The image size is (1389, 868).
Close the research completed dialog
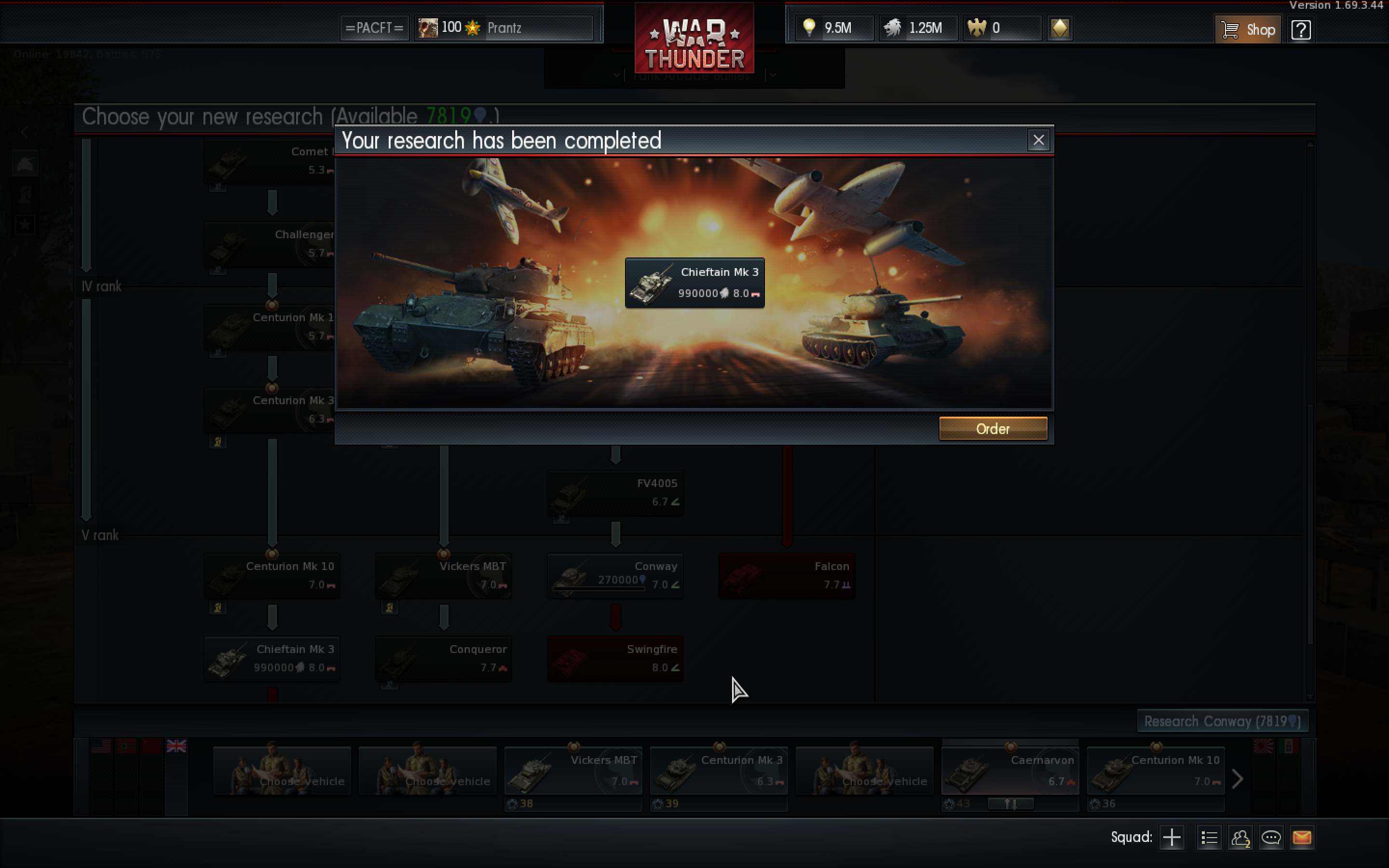pyautogui.click(x=1038, y=140)
